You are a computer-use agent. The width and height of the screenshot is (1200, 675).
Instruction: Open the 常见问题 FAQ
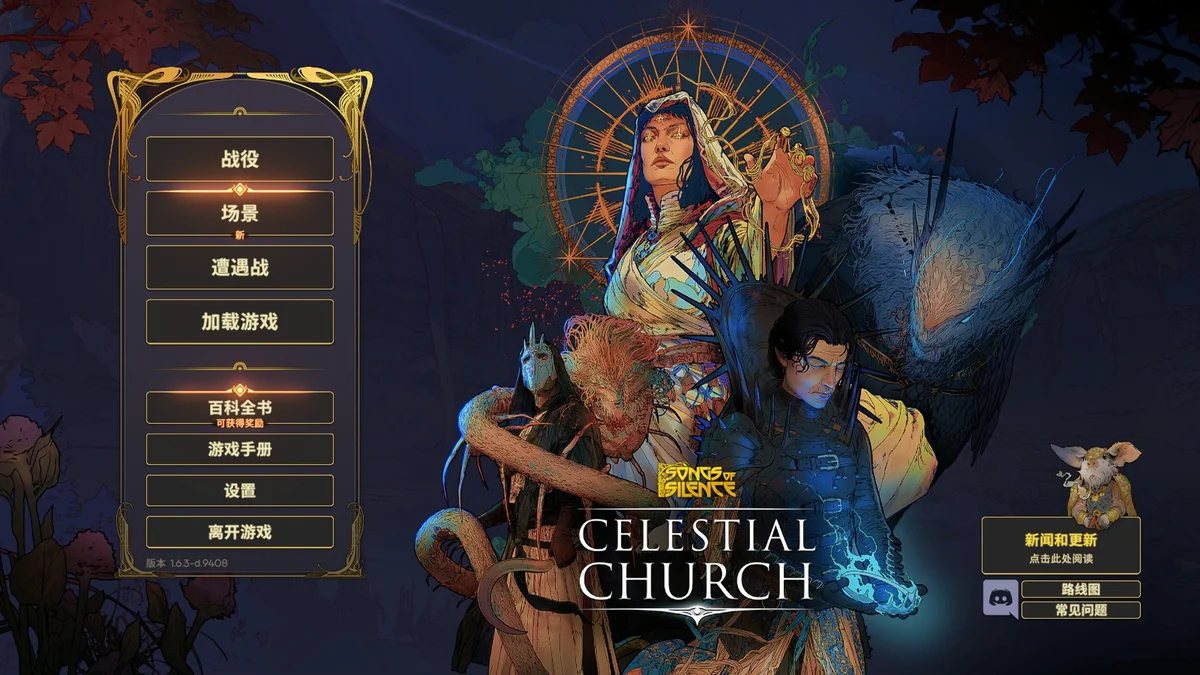(1081, 610)
